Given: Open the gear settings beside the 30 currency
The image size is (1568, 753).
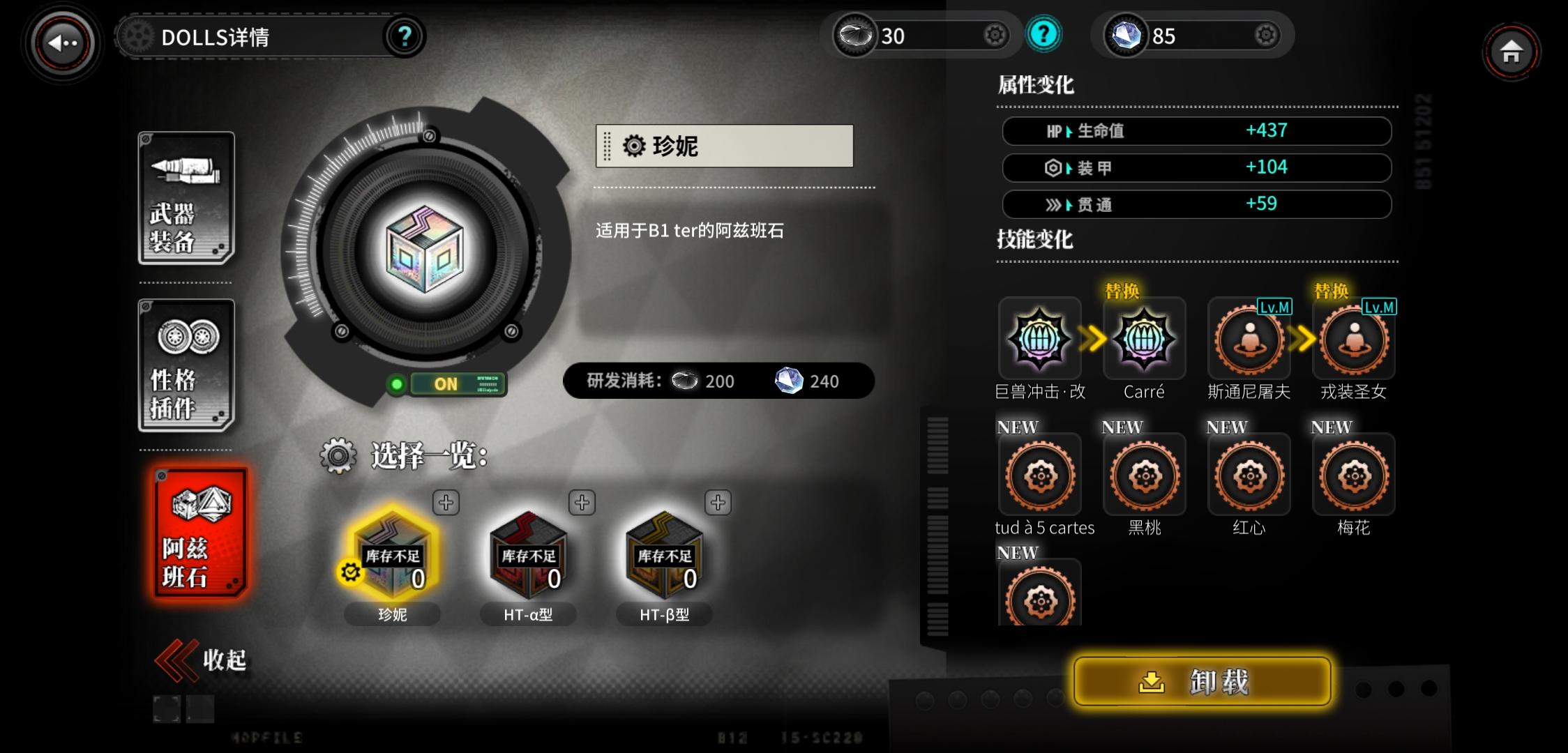Looking at the screenshot, I should (995, 35).
